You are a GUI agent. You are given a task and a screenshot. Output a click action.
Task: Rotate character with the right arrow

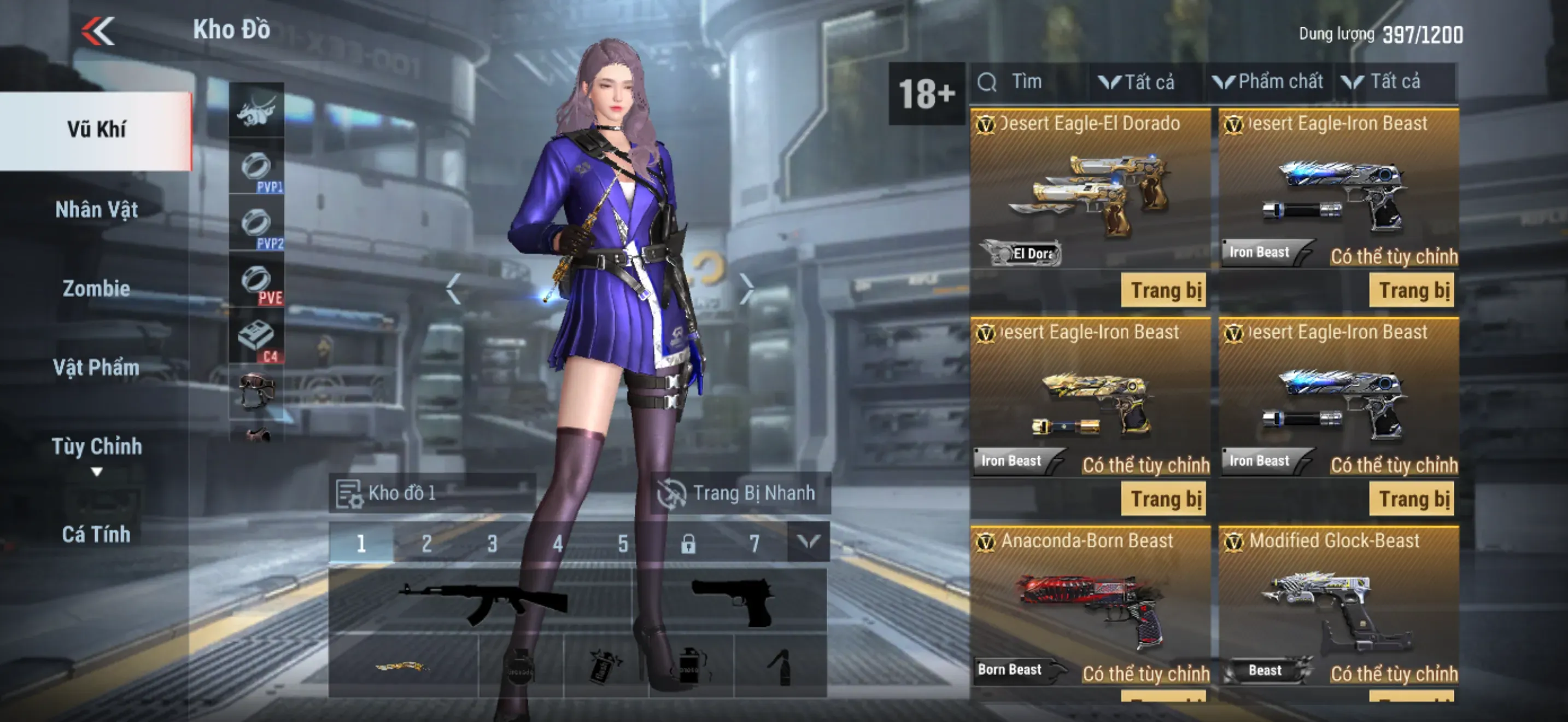tap(747, 289)
